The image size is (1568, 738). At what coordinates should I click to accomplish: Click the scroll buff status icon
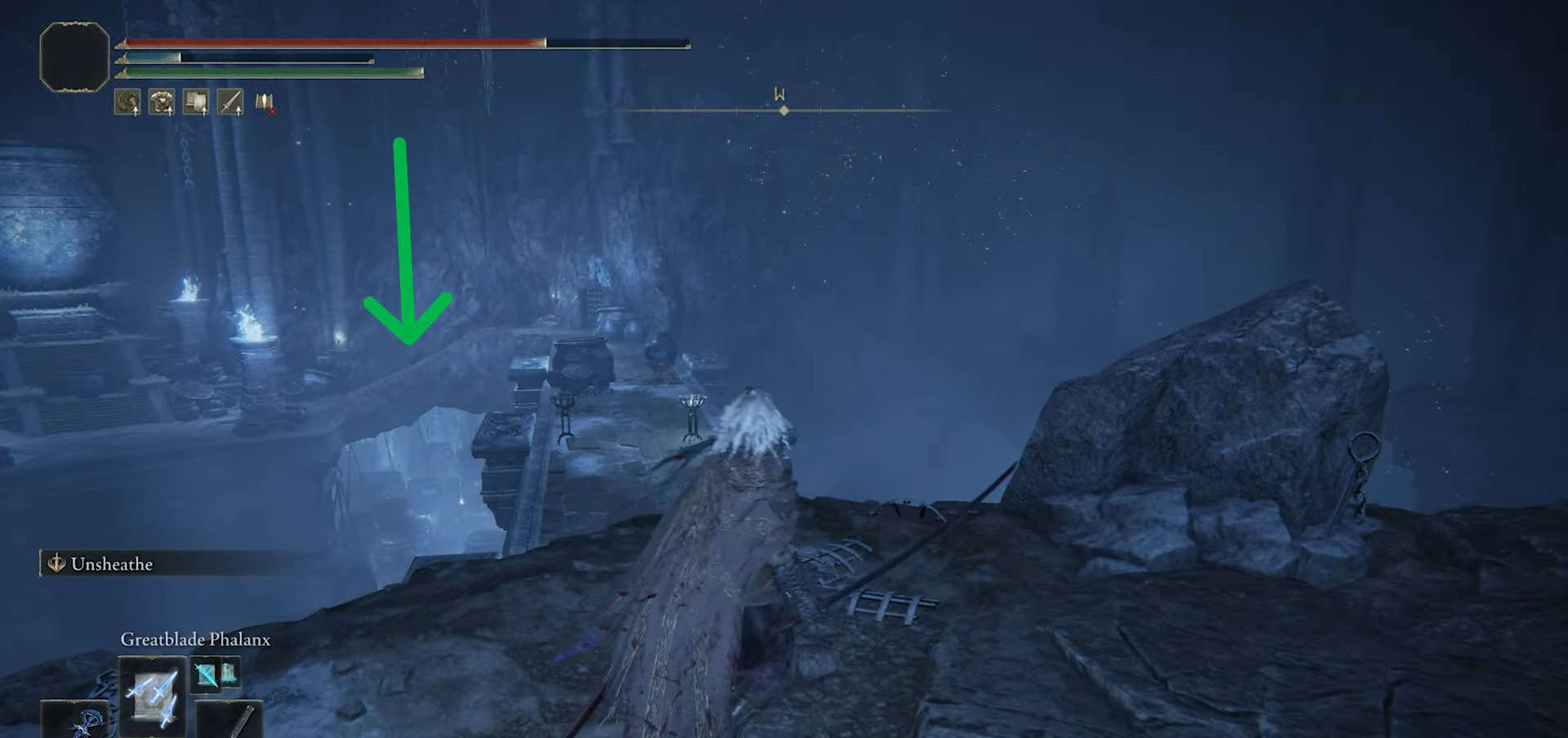point(196,102)
